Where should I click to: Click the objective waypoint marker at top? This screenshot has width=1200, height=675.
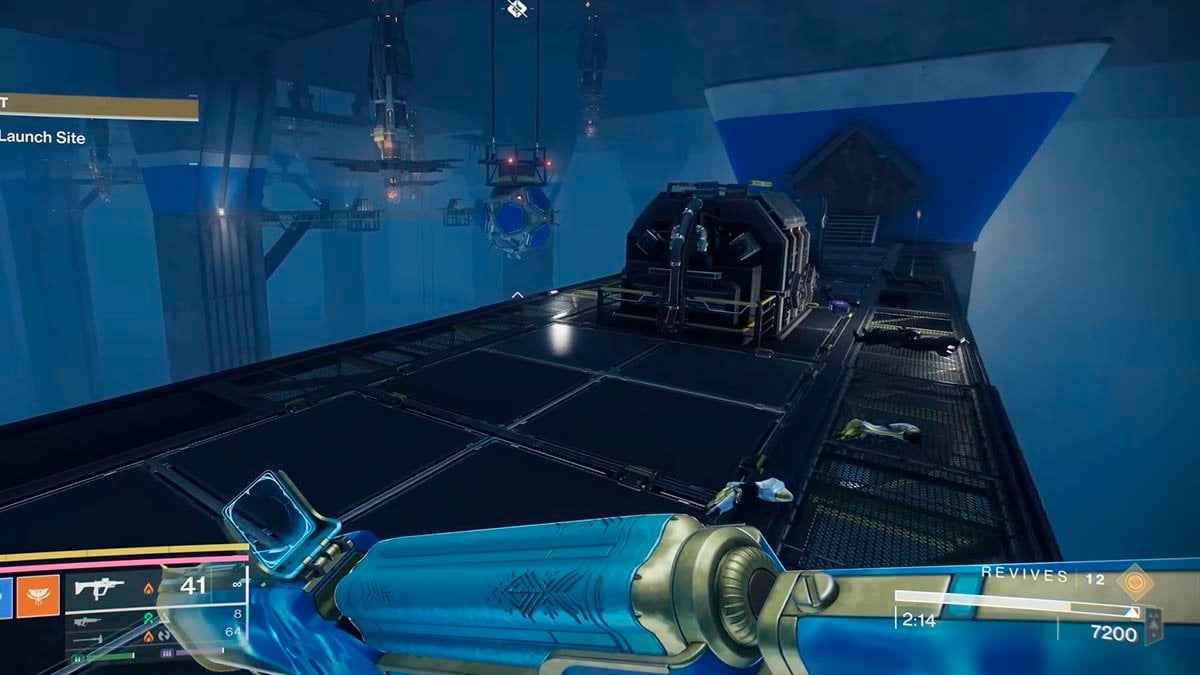tap(516, 8)
